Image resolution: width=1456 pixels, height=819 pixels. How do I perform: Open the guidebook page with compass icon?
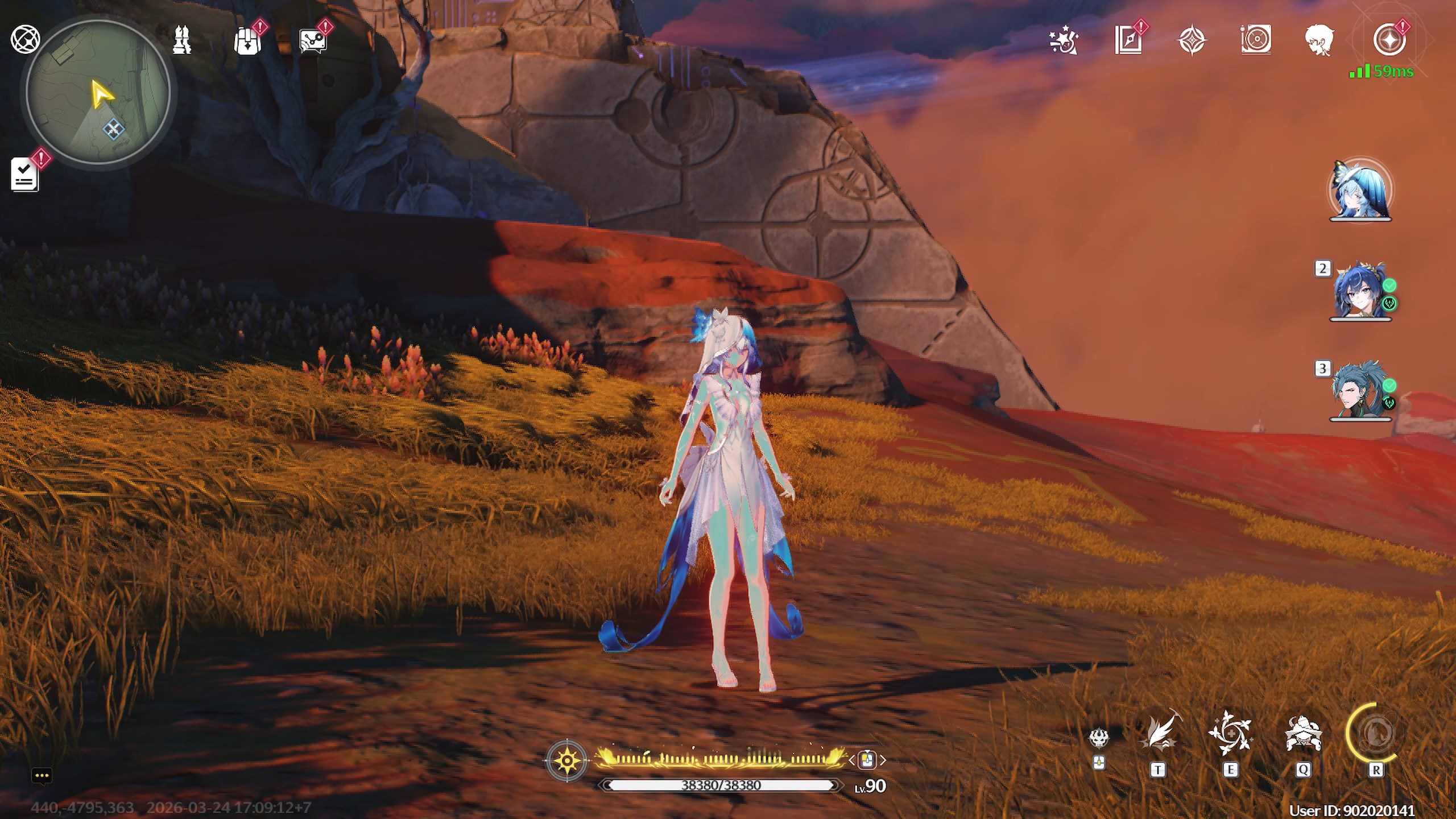coord(1128,41)
